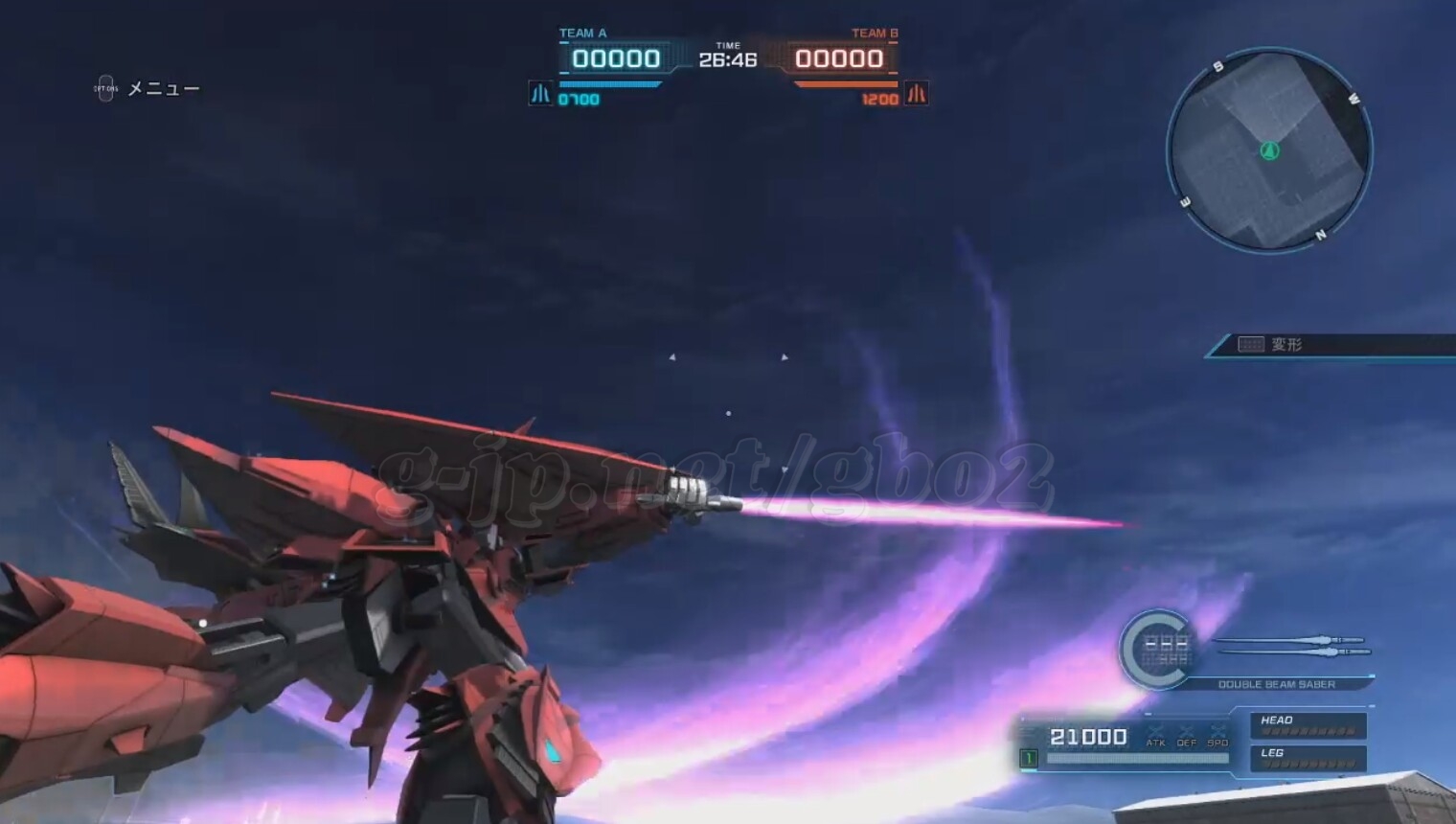Select the green player marker on radar
The image size is (1456, 824).
[x=1270, y=150]
